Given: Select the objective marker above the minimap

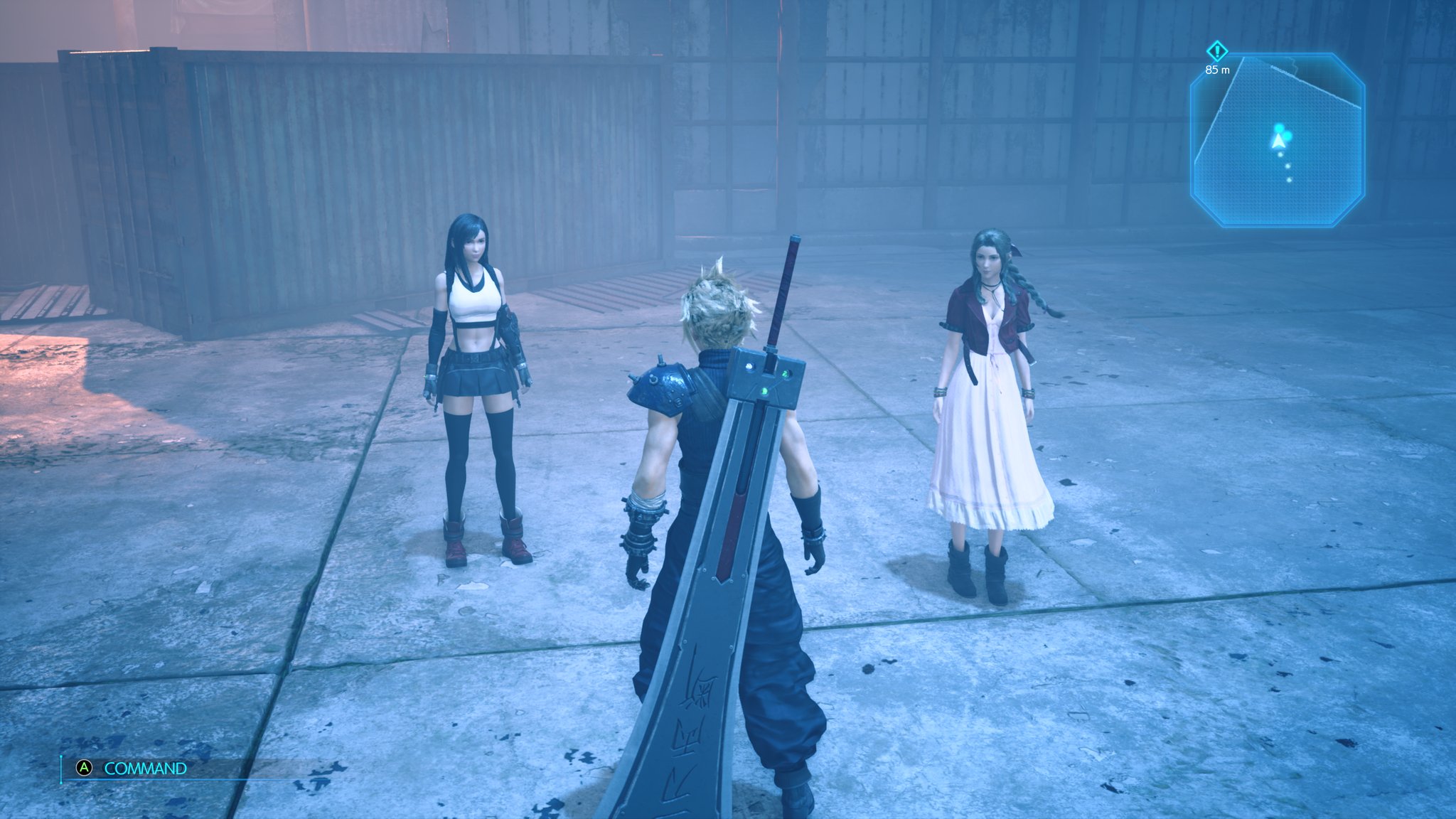Looking at the screenshot, I should (1217, 51).
